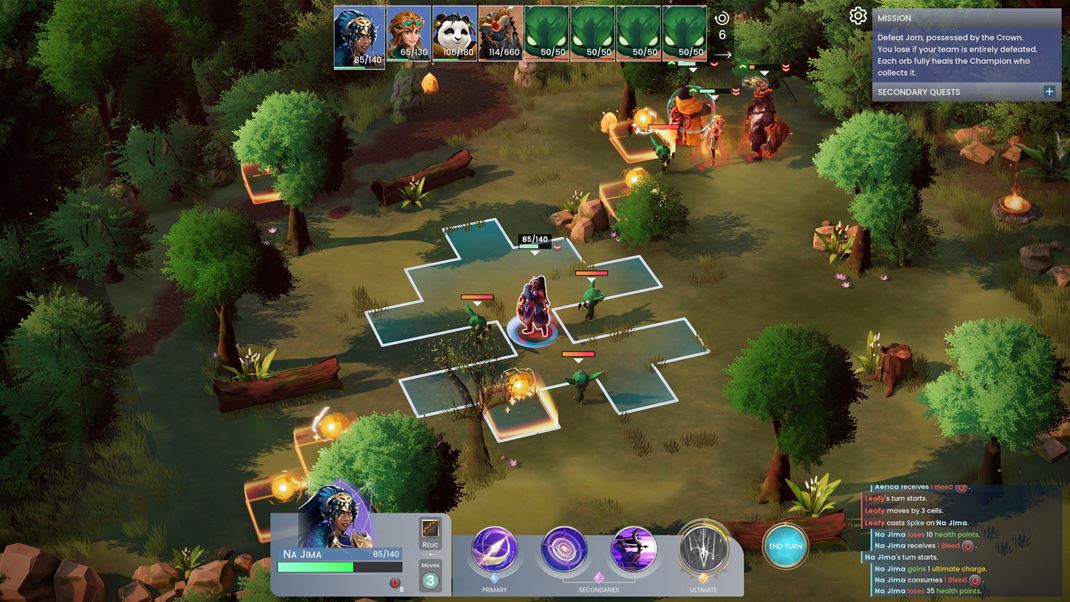Select Na Jima in the turn order
The width and height of the screenshot is (1070, 602).
359,35
